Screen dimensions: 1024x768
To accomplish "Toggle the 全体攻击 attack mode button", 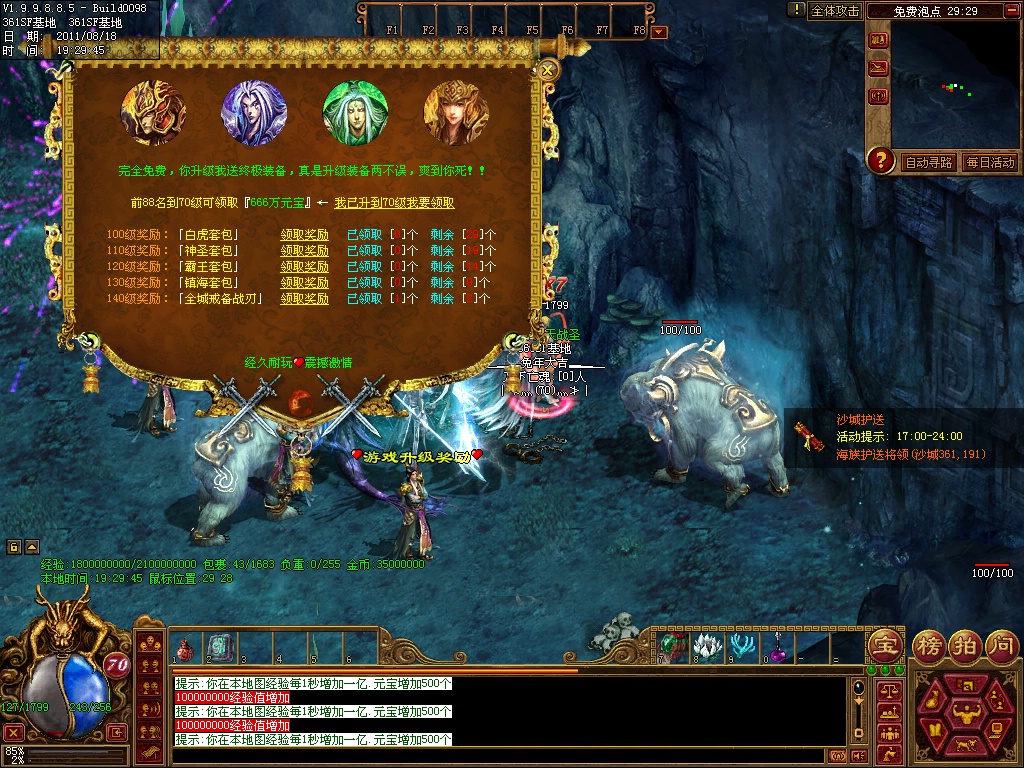I will [x=835, y=11].
